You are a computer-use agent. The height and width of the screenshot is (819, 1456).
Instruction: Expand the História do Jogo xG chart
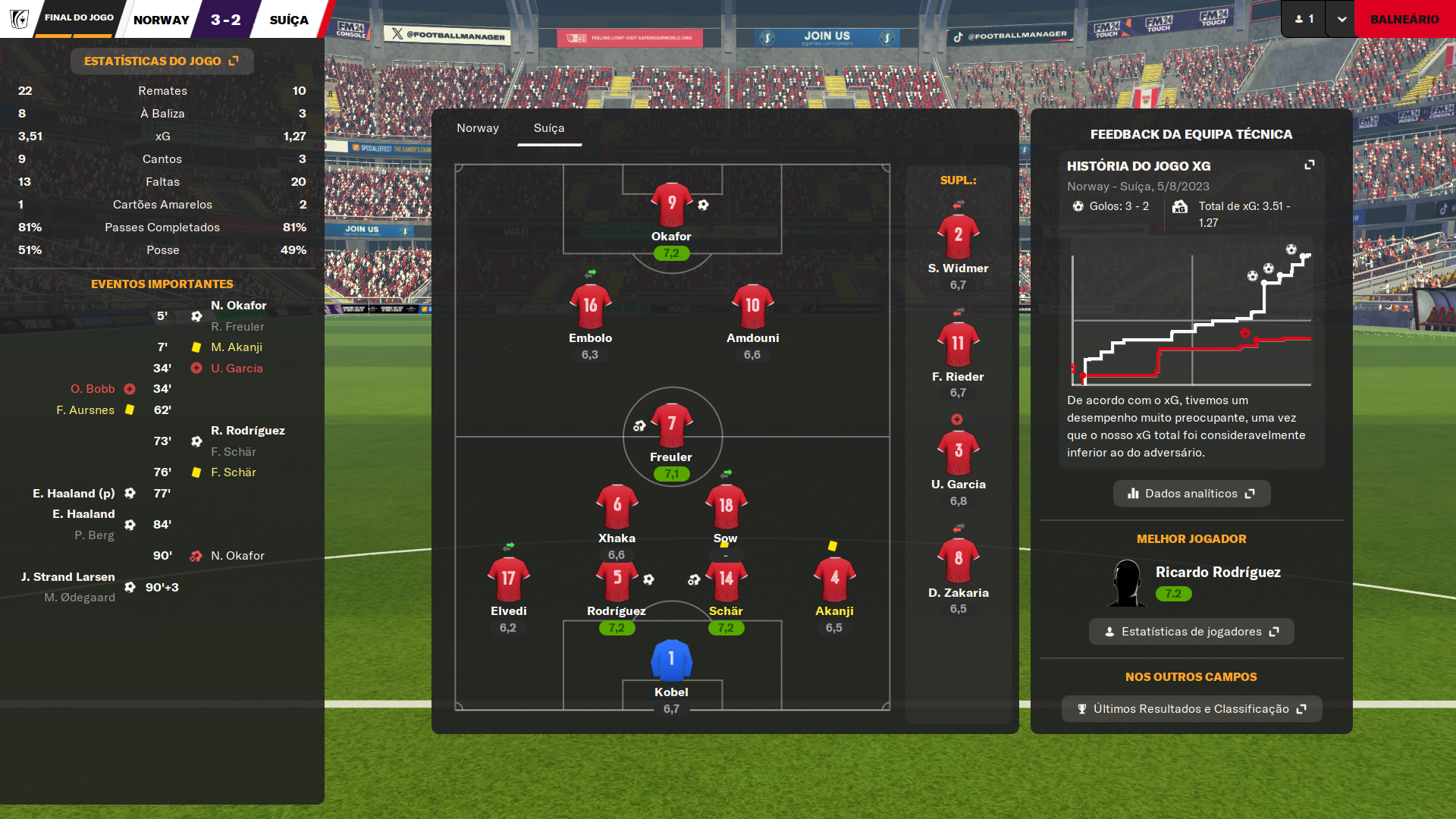click(1309, 165)
